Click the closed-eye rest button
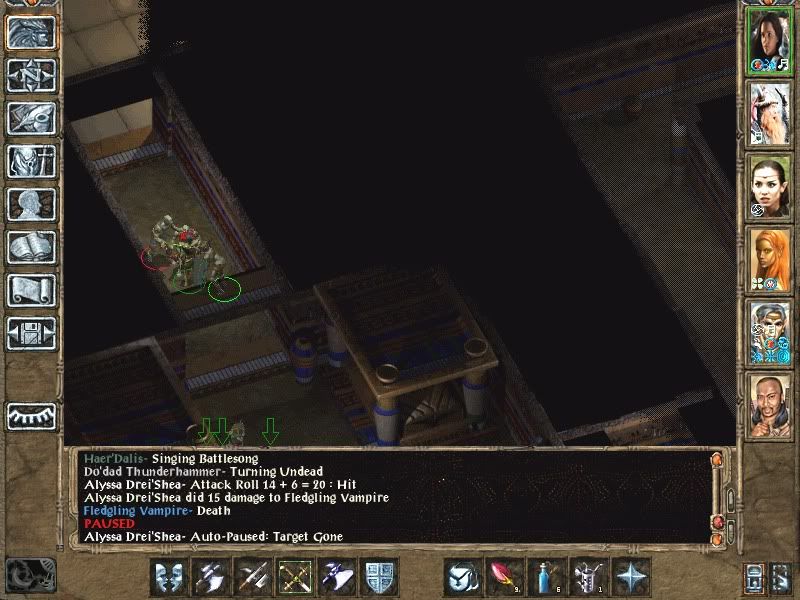 (x=31, y=415)
